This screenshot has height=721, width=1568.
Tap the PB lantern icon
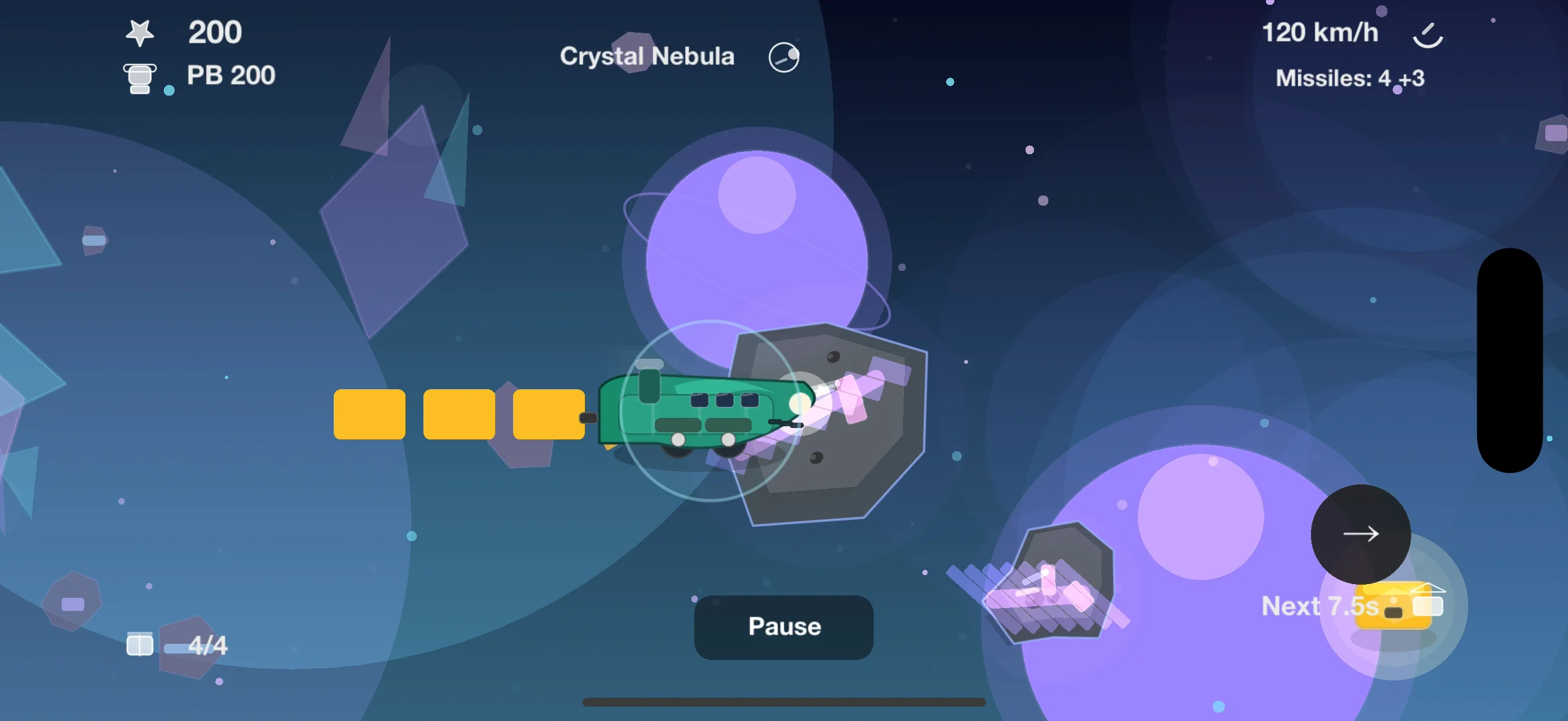pyautogui.click(x=140, y=77)
